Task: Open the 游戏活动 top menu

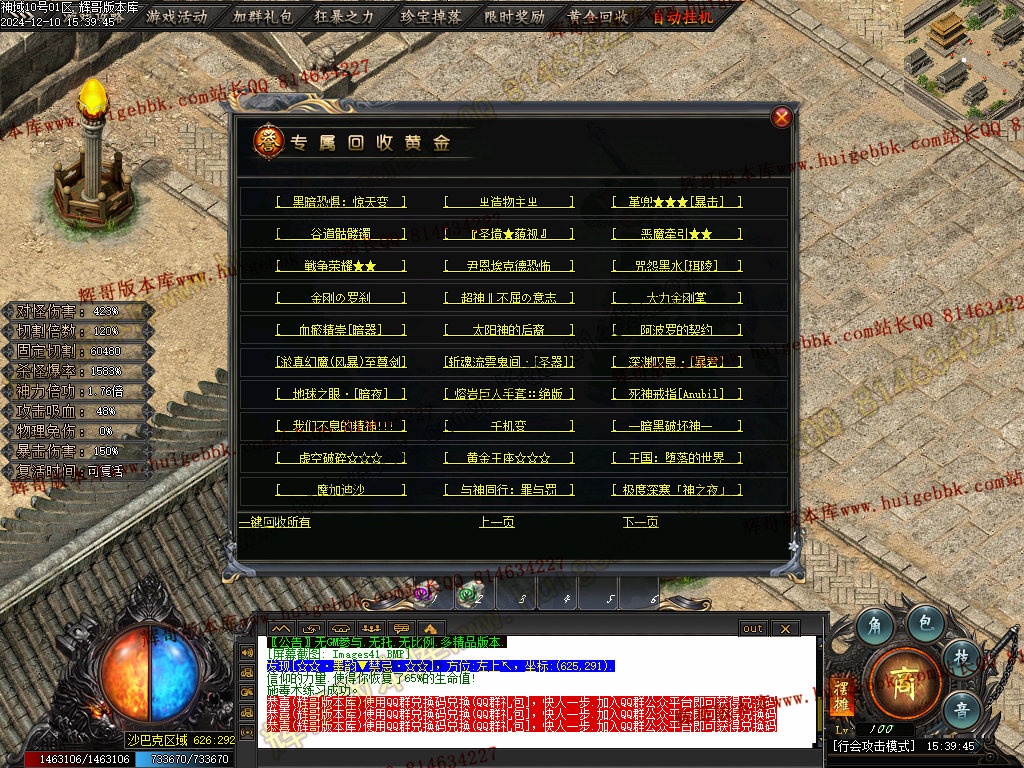Action: point(177,16)
